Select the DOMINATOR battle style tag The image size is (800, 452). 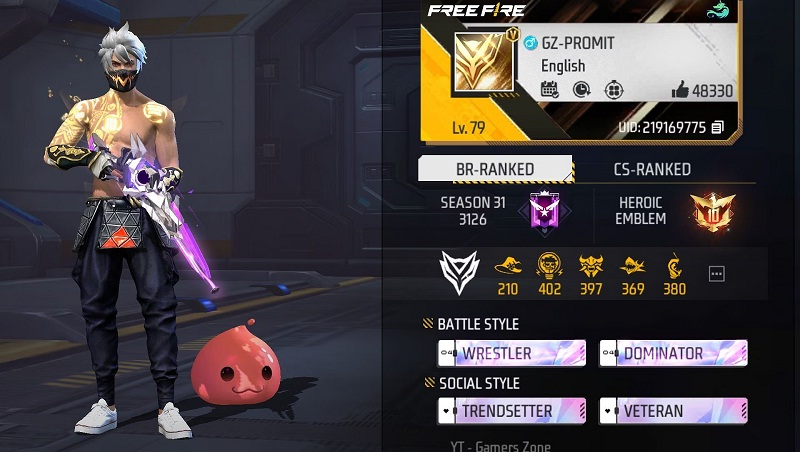pos(673,353)
